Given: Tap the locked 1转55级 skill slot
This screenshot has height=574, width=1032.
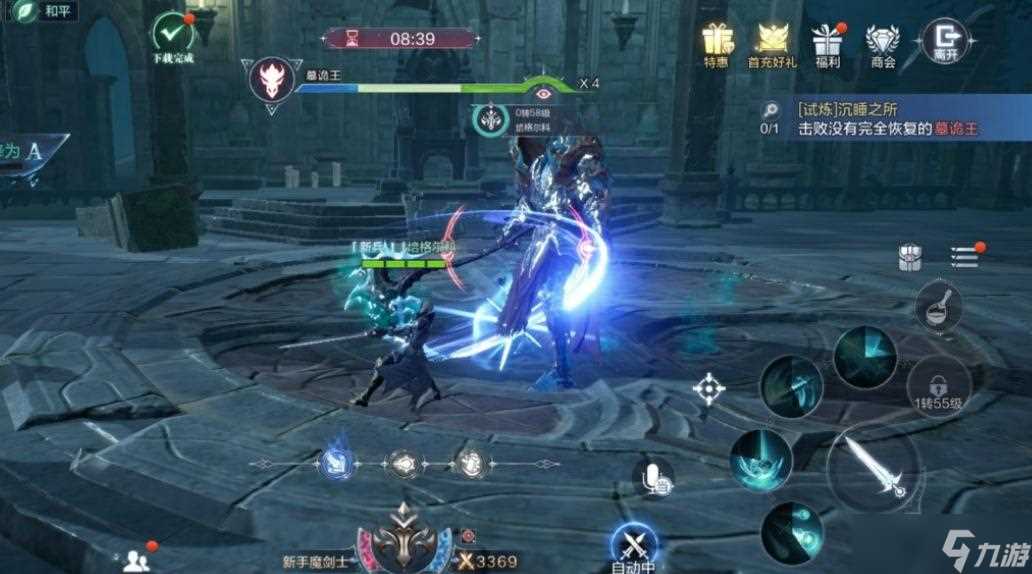Looking at the screenshot, I should 938,383.
